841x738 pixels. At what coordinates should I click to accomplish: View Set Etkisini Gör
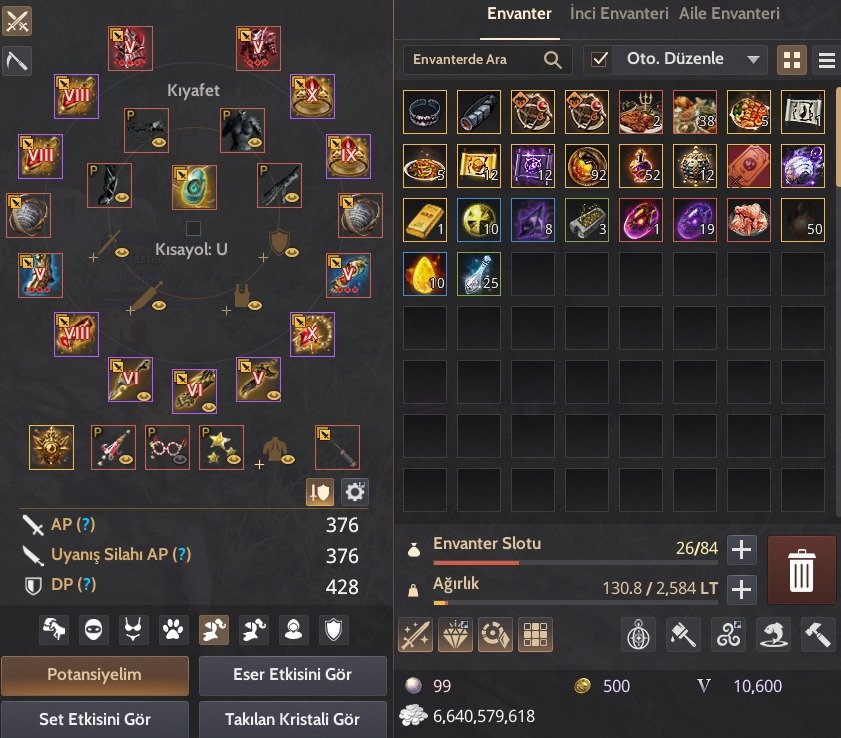click(94, 717)
